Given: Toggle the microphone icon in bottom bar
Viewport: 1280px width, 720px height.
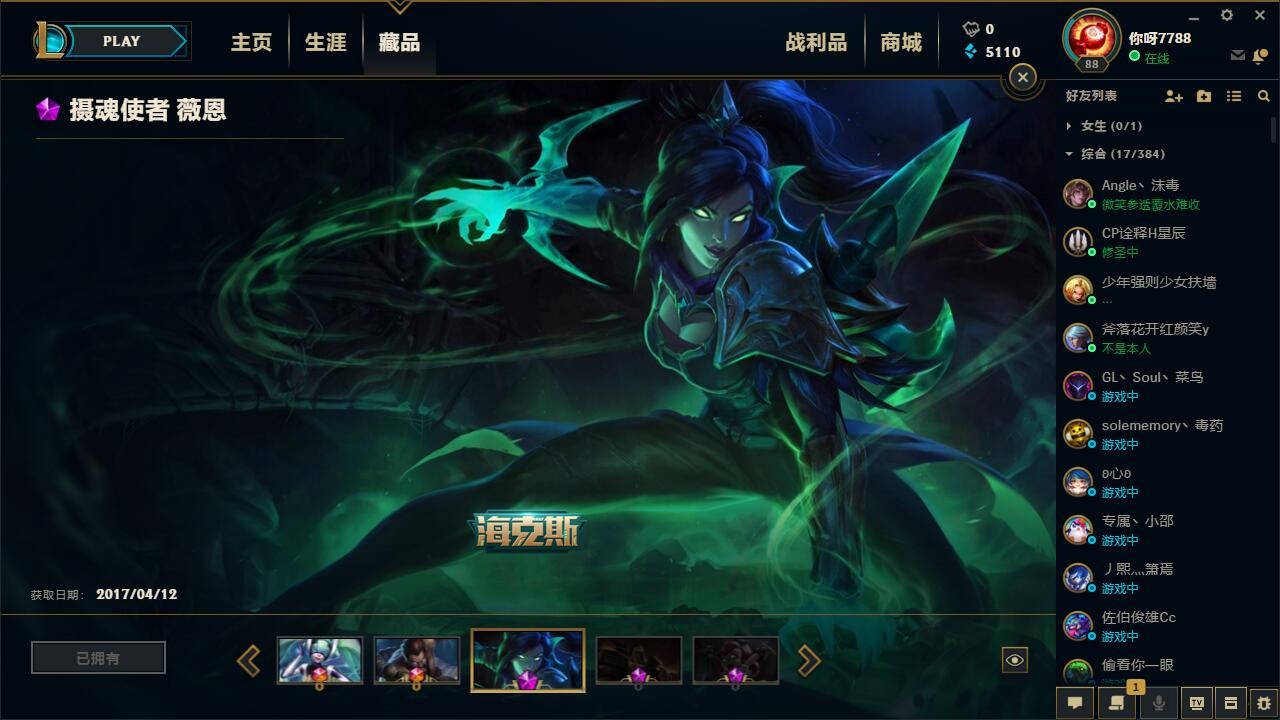Looking at the screenshot, I should point(1158,703).
